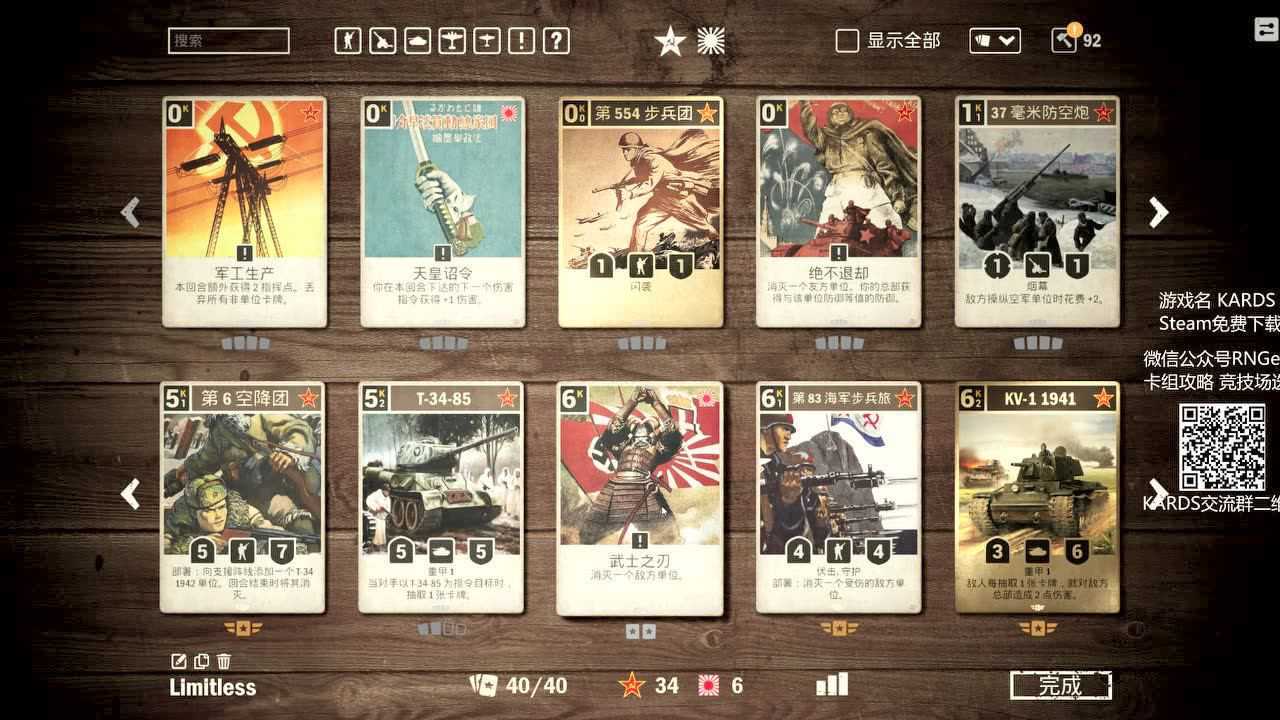Filter cards by bomber unit type
Viewport: 1280px width, 720px height.
tap(451, 40)
